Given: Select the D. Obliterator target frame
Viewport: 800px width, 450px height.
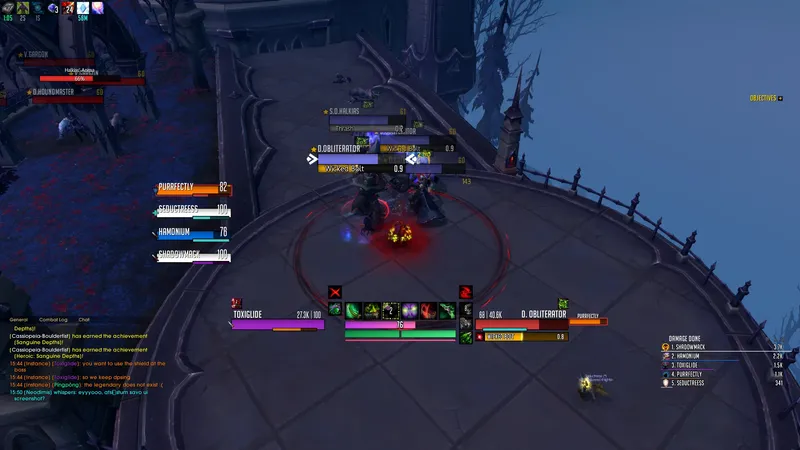Looking at the screenshot, I should 522,319.
